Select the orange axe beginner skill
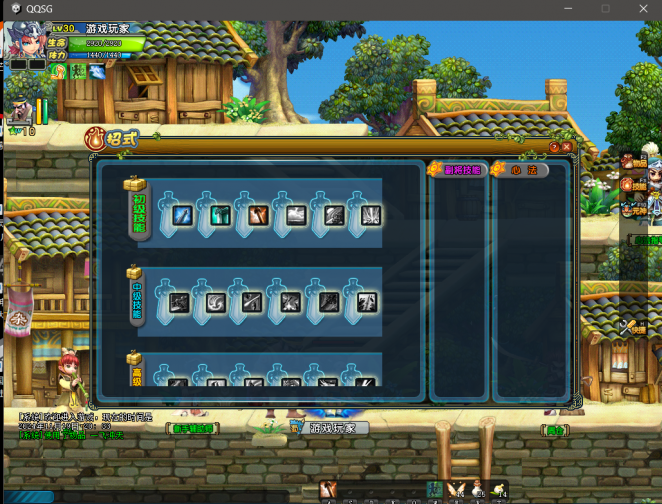662x504 pixels. [x=257, y=215]
